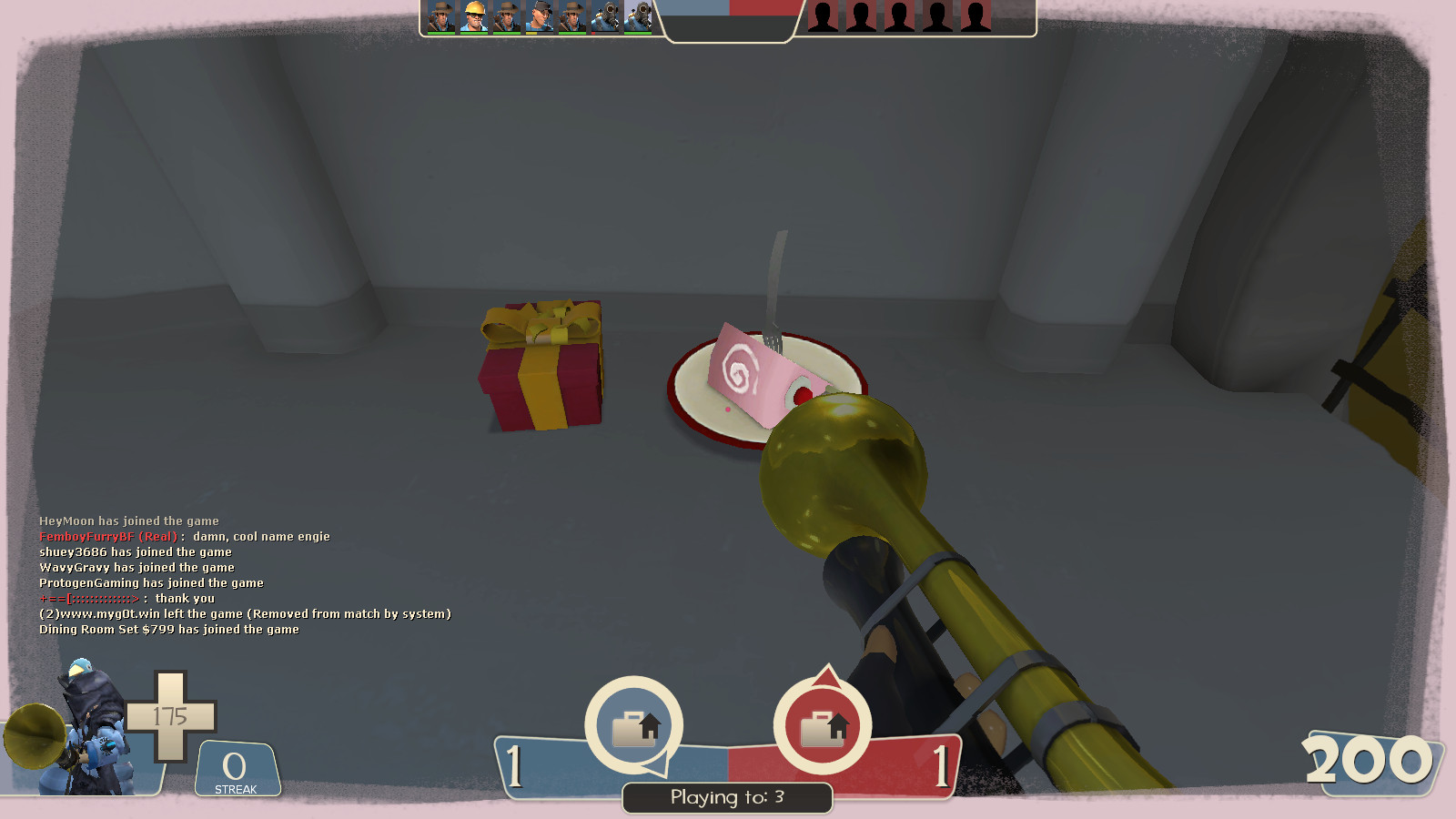
Task: Select the Scout avatar on the blue team panel
Action: [x=541, y=18]
